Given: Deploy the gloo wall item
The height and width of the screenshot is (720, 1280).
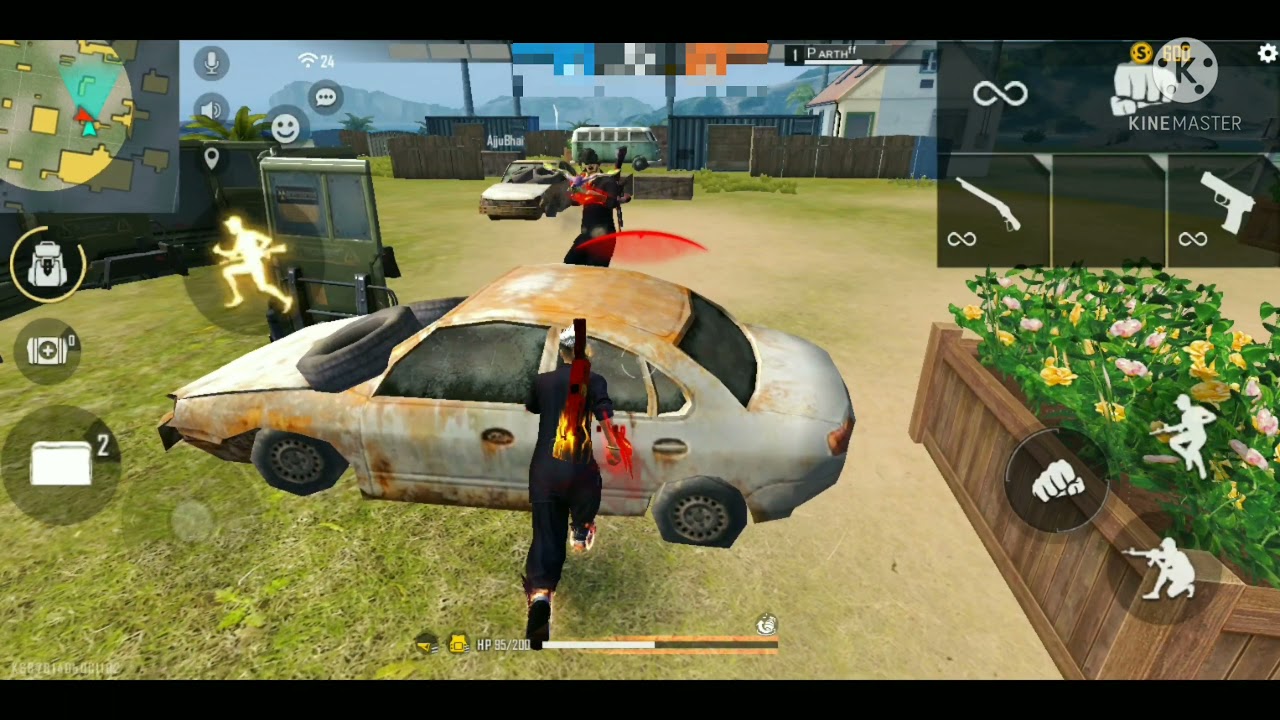Looking at the screenshot, I should click(62, 464).
